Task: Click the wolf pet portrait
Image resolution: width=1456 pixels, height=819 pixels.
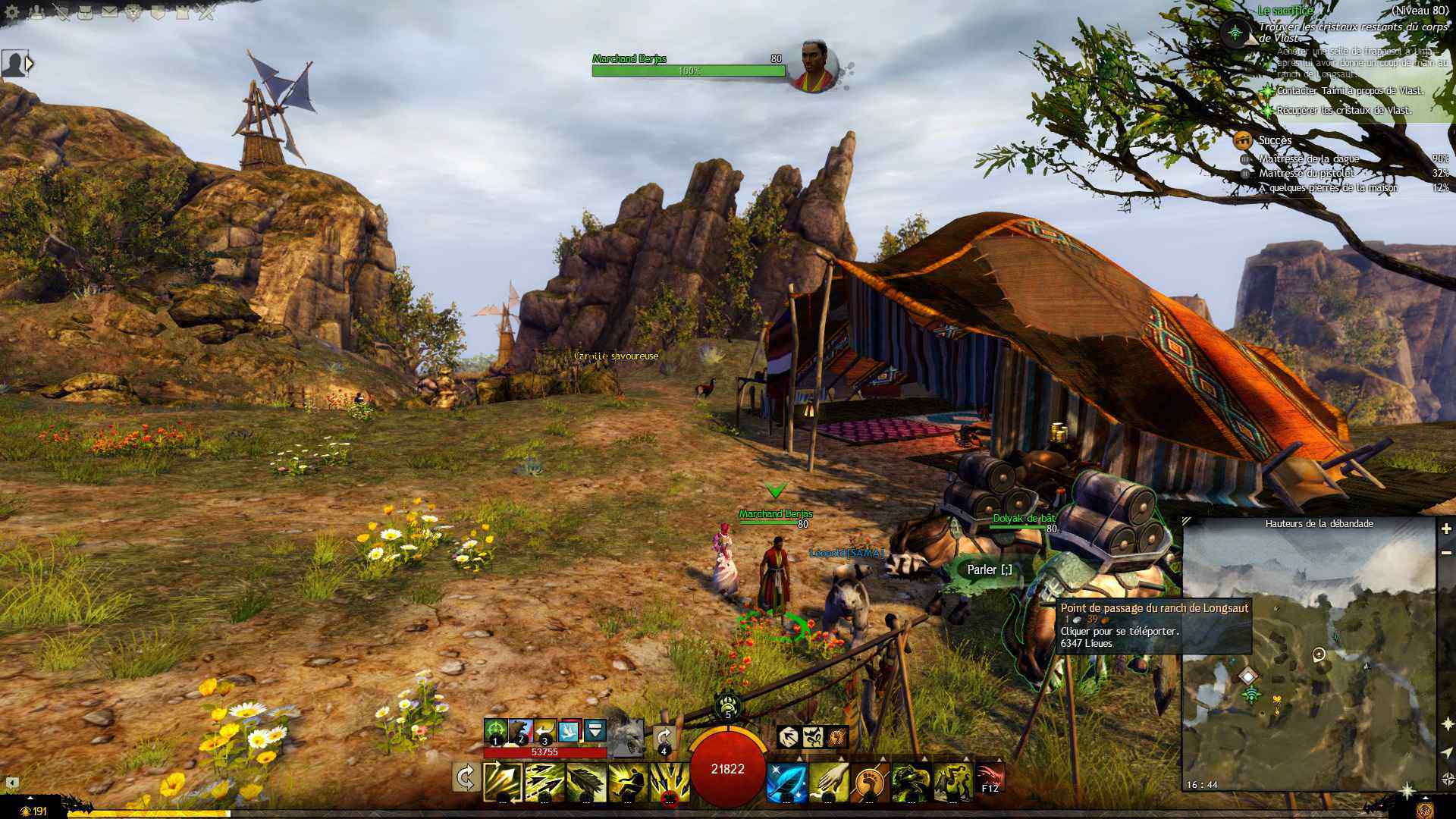Action: [626, 734]
